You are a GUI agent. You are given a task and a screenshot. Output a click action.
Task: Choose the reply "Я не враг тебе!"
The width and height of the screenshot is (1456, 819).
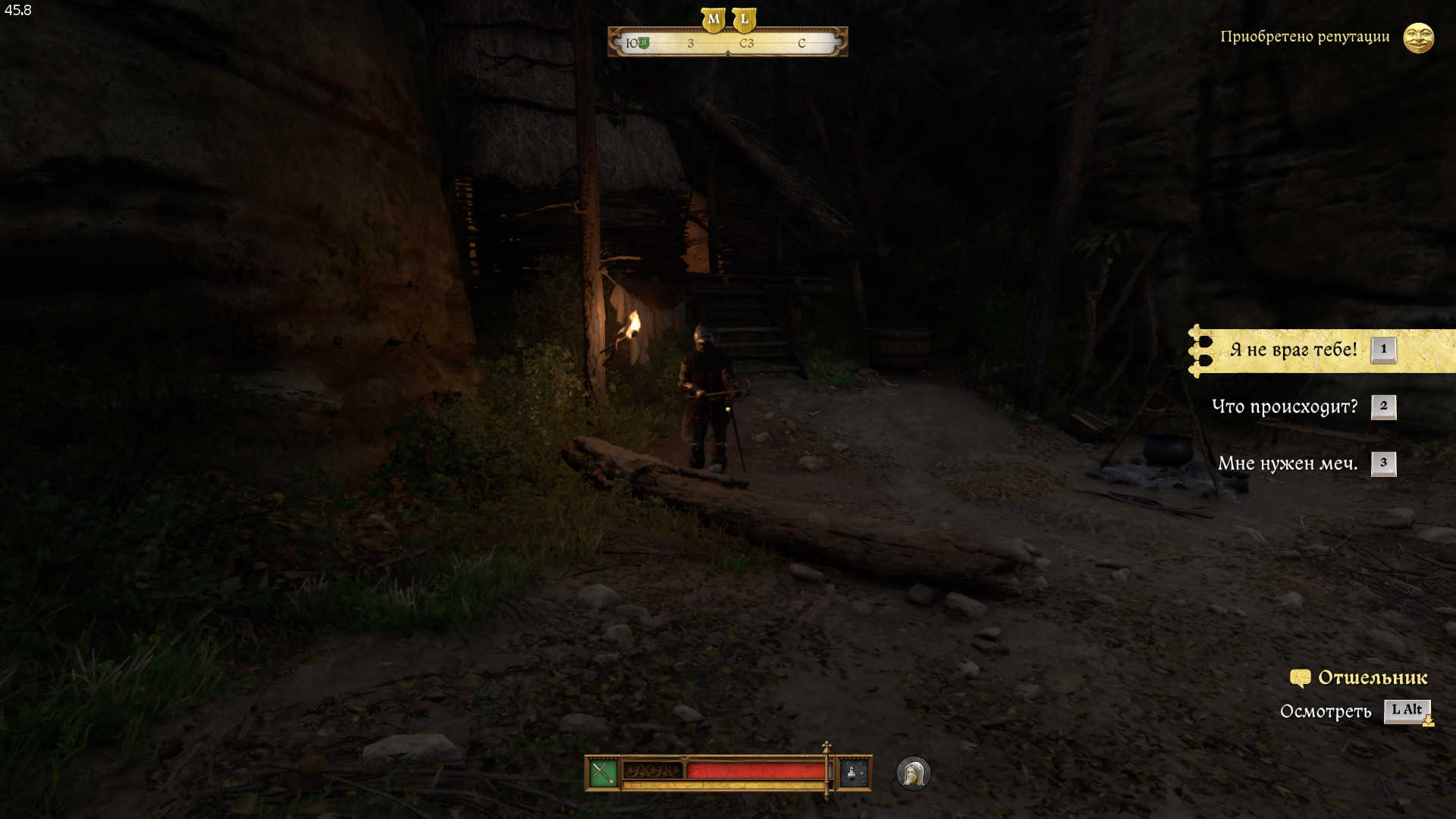[x=1294, y=350]
